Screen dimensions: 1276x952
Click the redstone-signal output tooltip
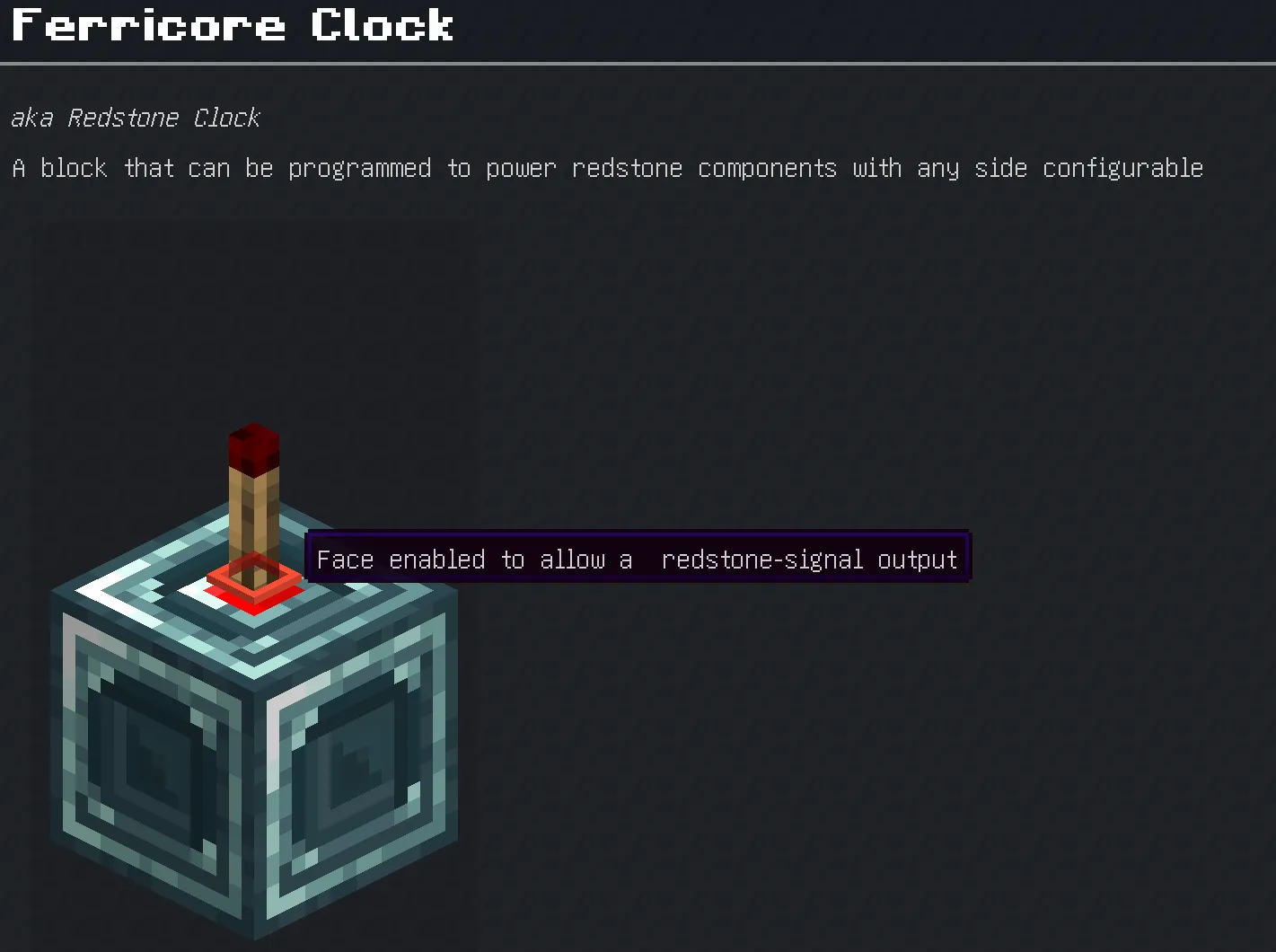tap(638, 558)
